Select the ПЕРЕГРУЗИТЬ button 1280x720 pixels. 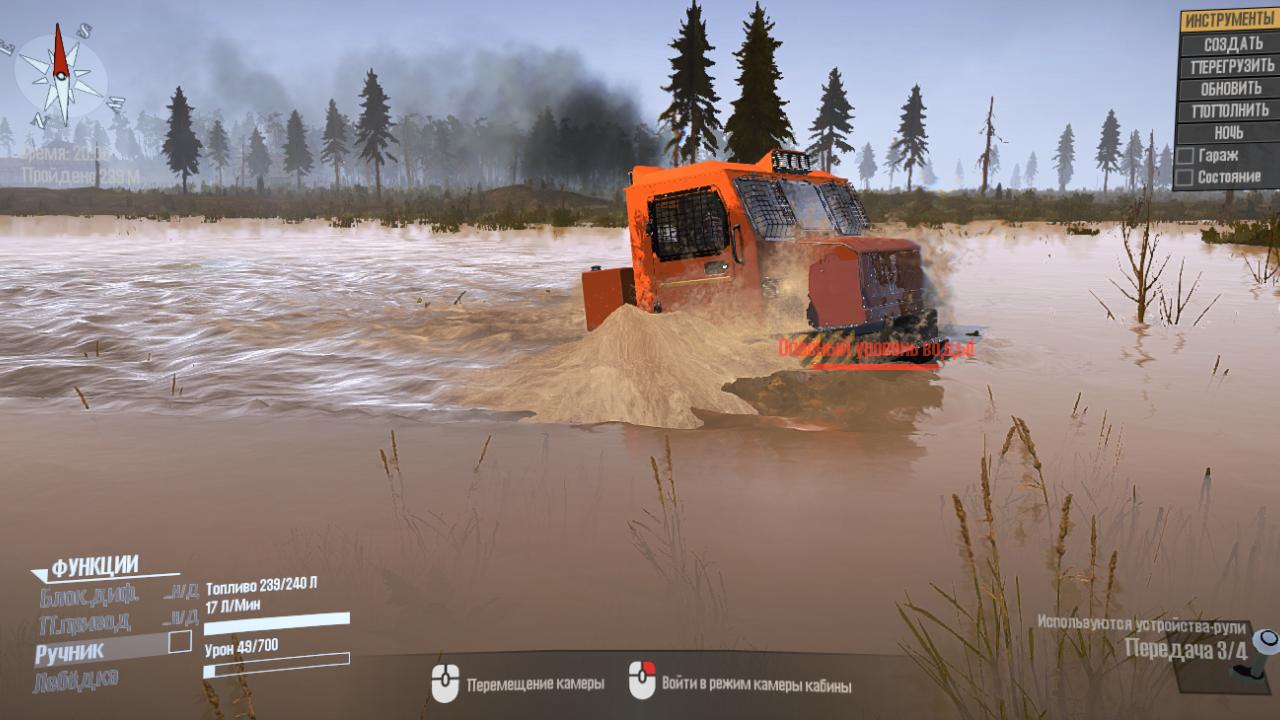coord(1231,67)
